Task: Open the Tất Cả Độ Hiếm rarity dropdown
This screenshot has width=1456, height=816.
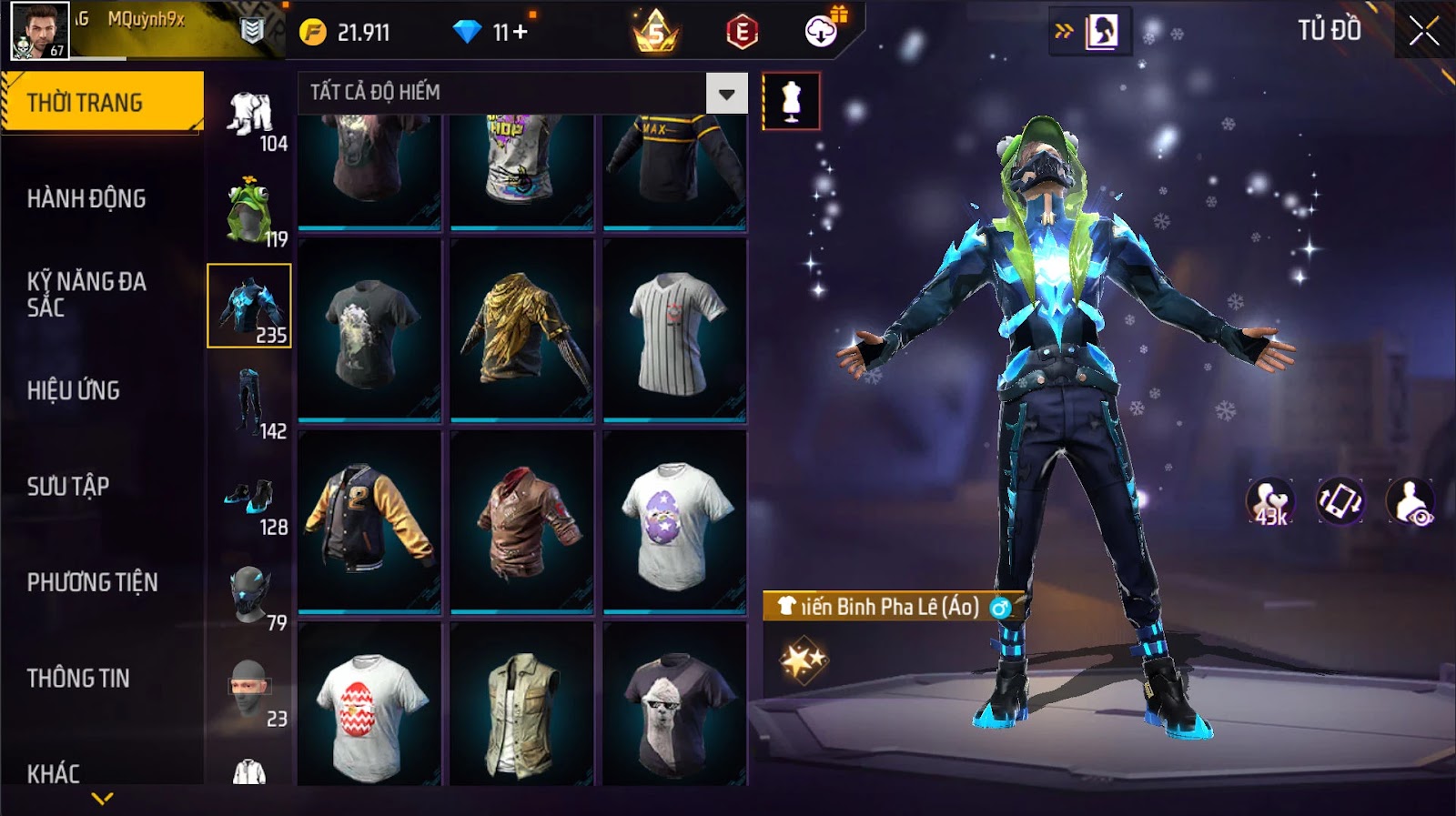Action: tap(726, 94)
